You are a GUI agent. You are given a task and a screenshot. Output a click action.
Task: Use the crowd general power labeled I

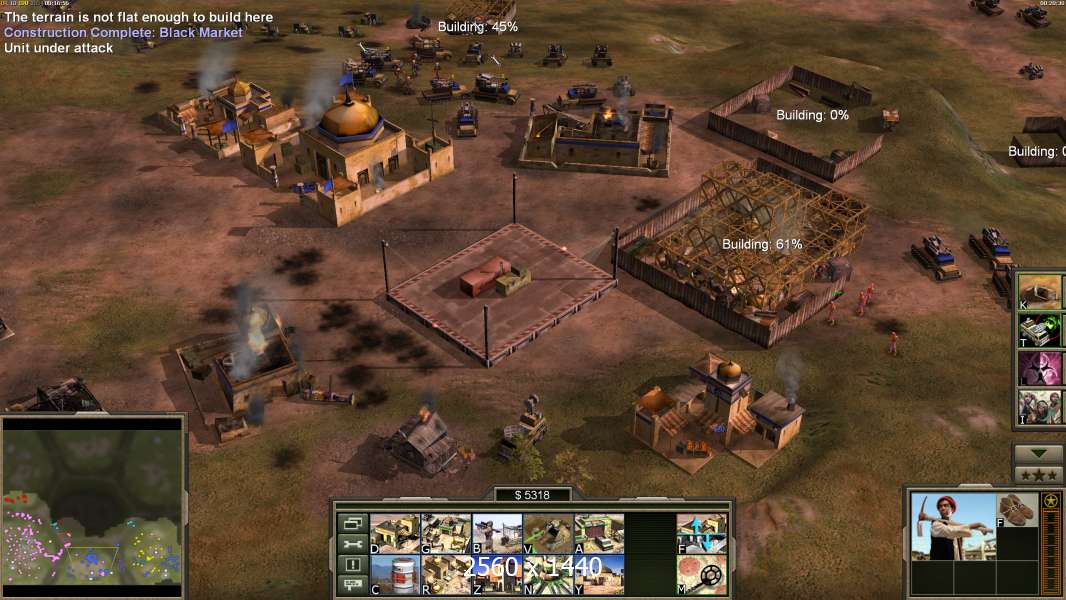pyautogui.click(x=1040, y=407)
